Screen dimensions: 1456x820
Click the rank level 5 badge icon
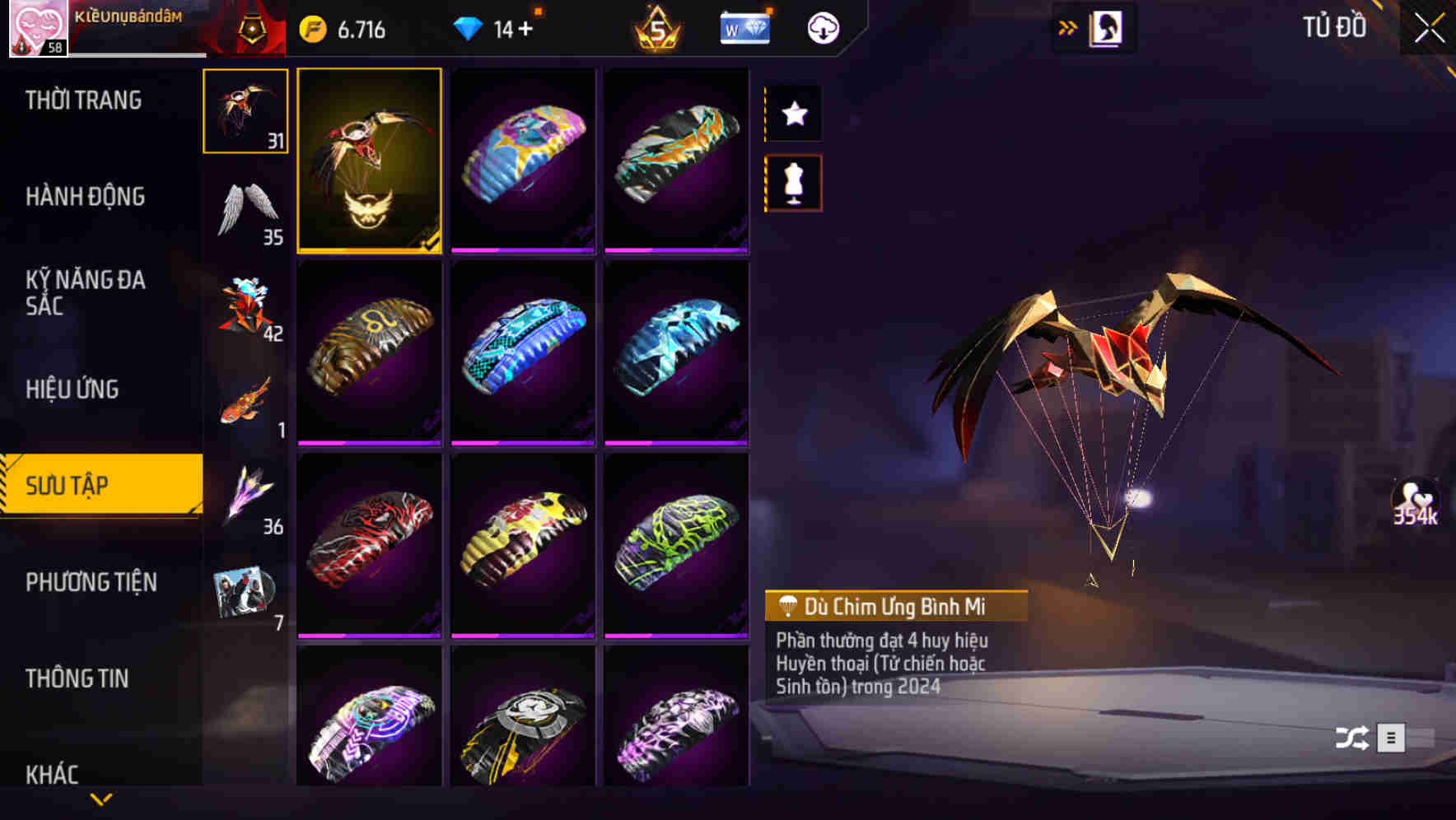coord(655,27)
